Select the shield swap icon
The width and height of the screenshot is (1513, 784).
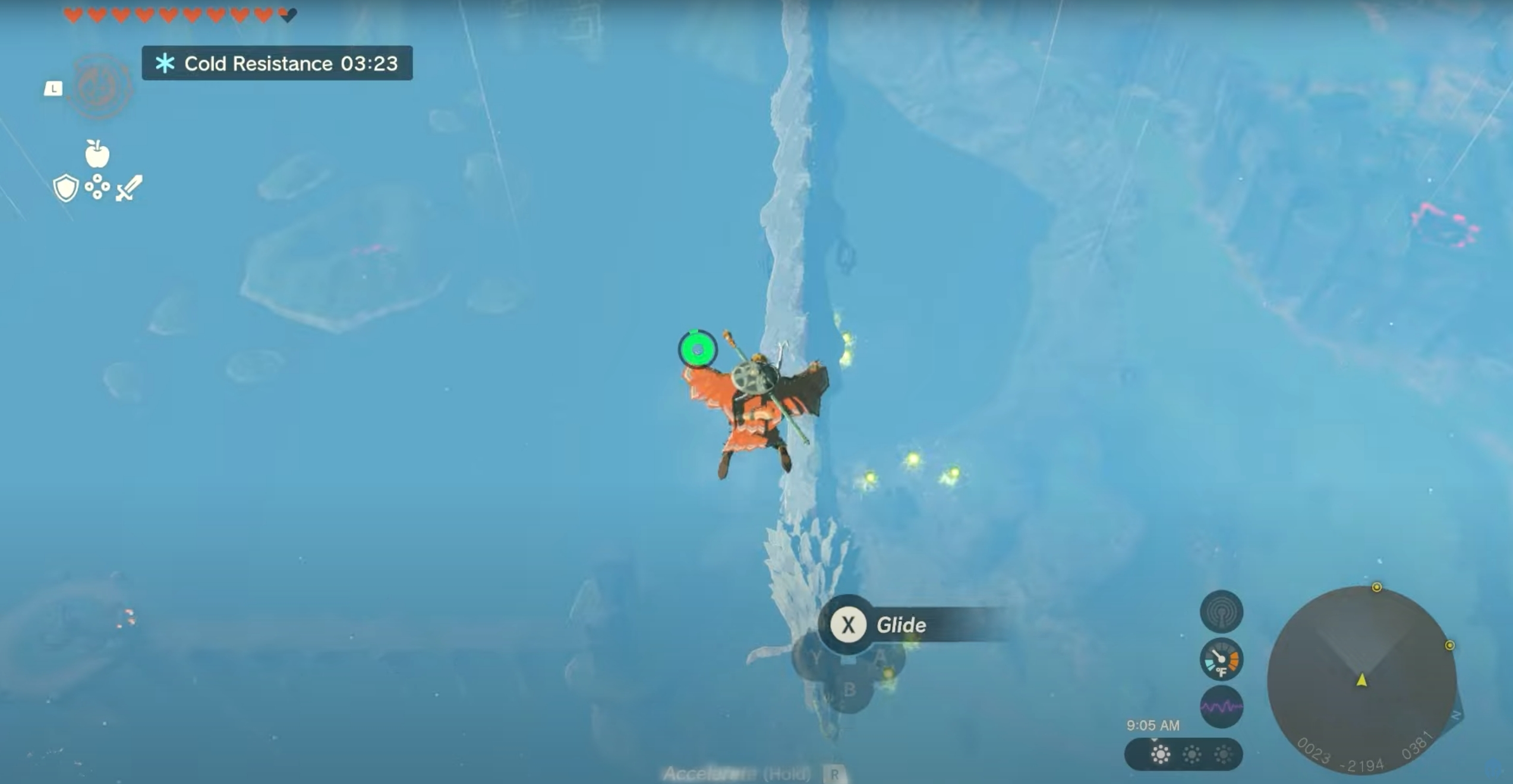[67, 188]
